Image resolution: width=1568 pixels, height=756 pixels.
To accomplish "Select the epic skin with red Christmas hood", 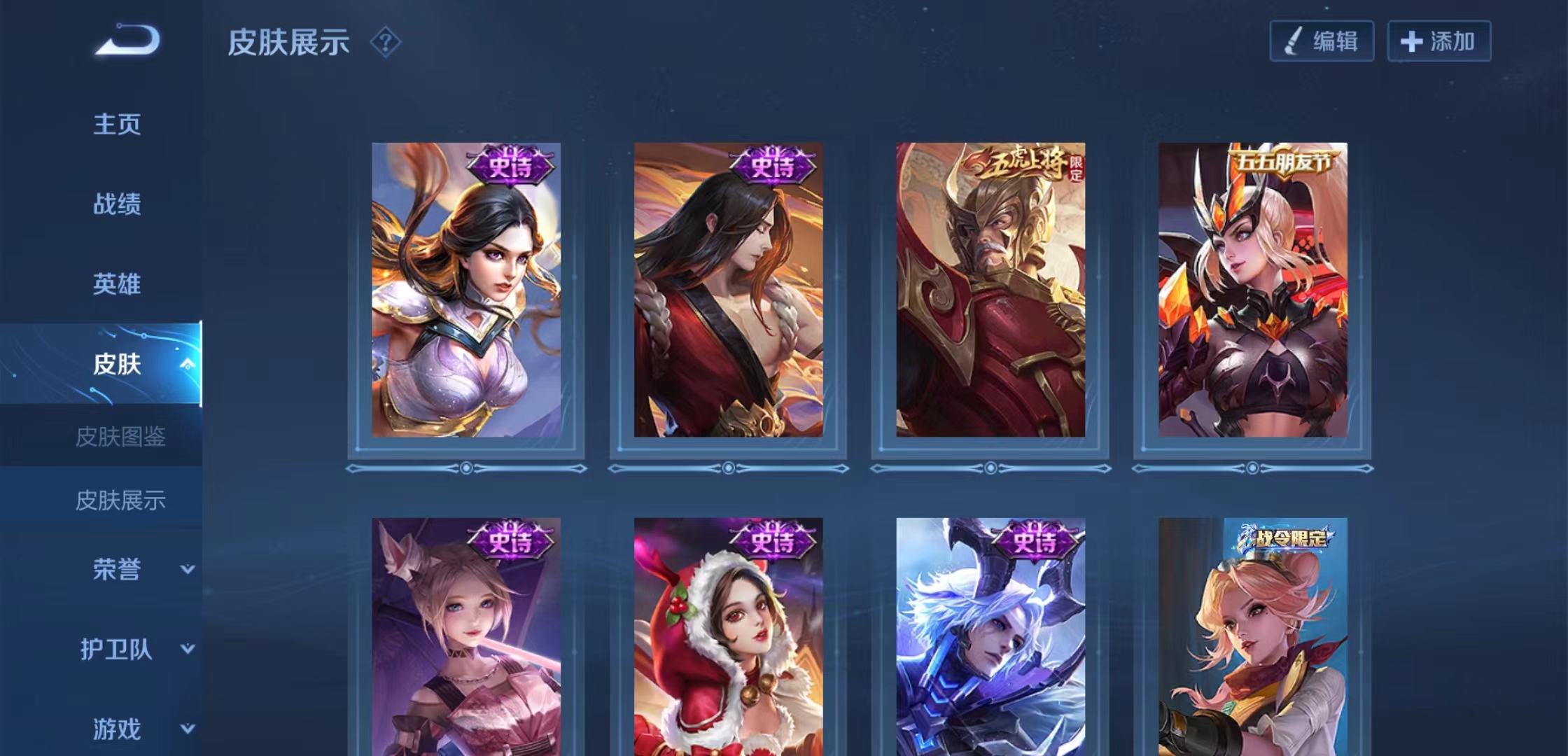I will coord(728,637).
